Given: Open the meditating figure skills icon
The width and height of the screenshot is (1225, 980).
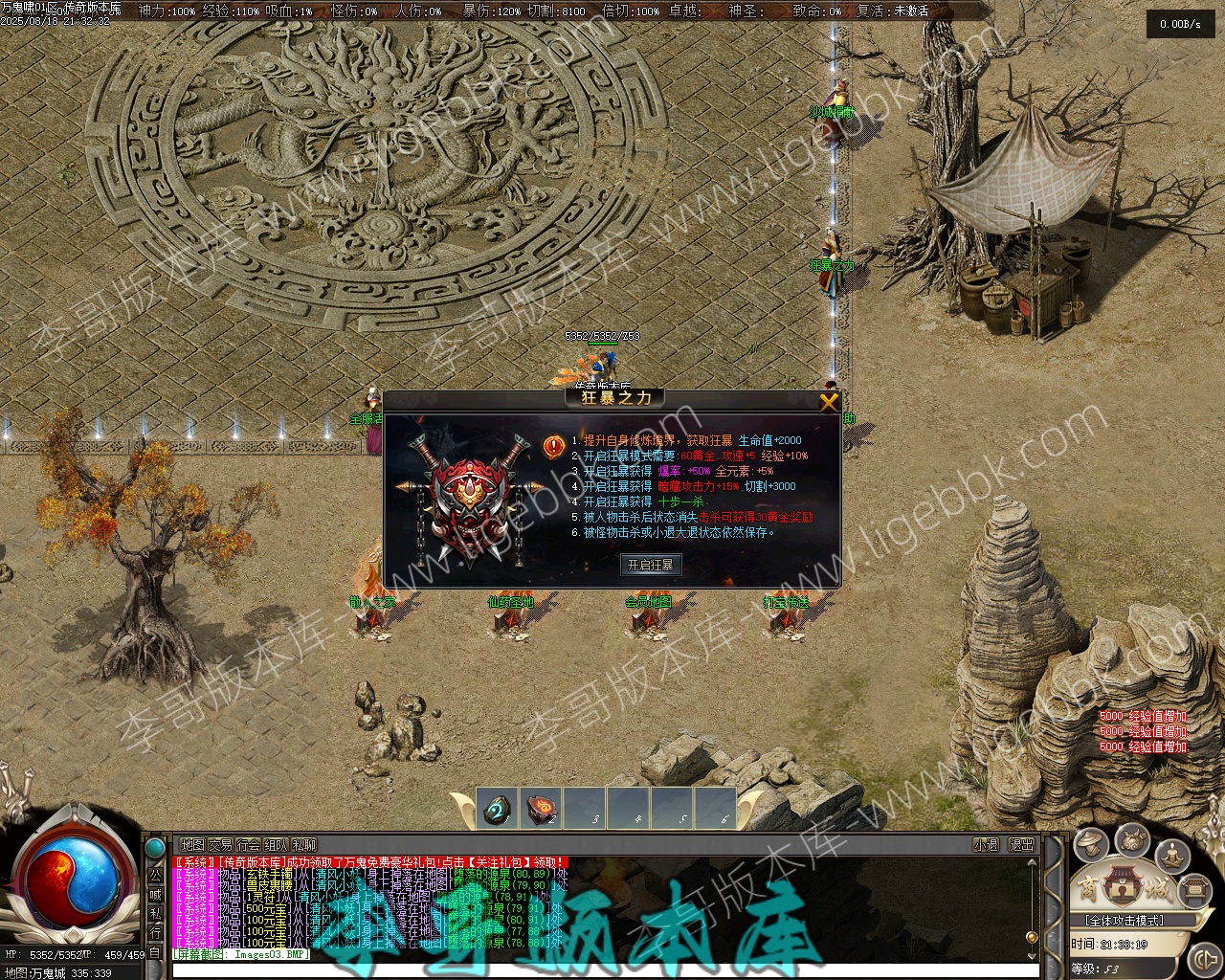Looking at the screenshot, I should 1173,854.
